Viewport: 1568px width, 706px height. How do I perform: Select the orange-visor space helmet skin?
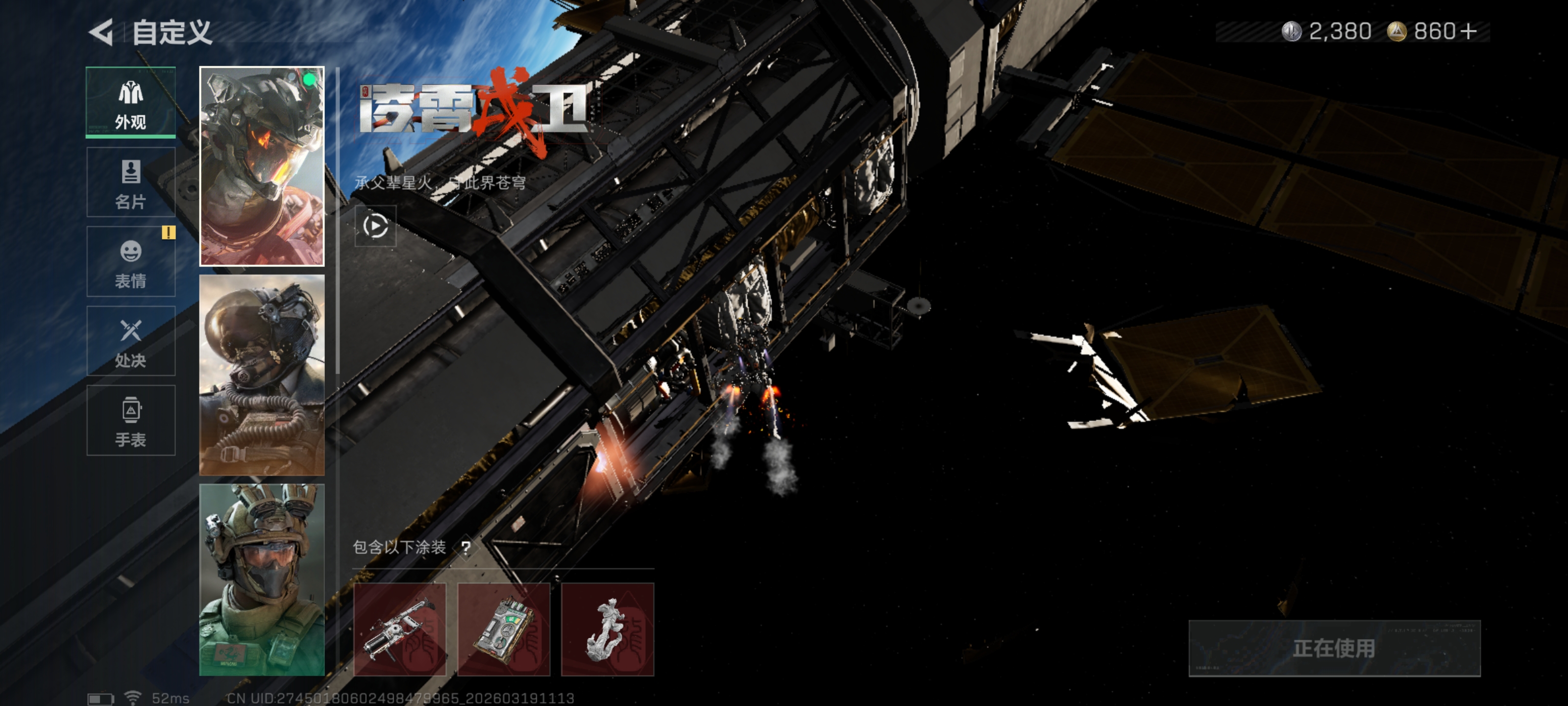click(262, 166)
